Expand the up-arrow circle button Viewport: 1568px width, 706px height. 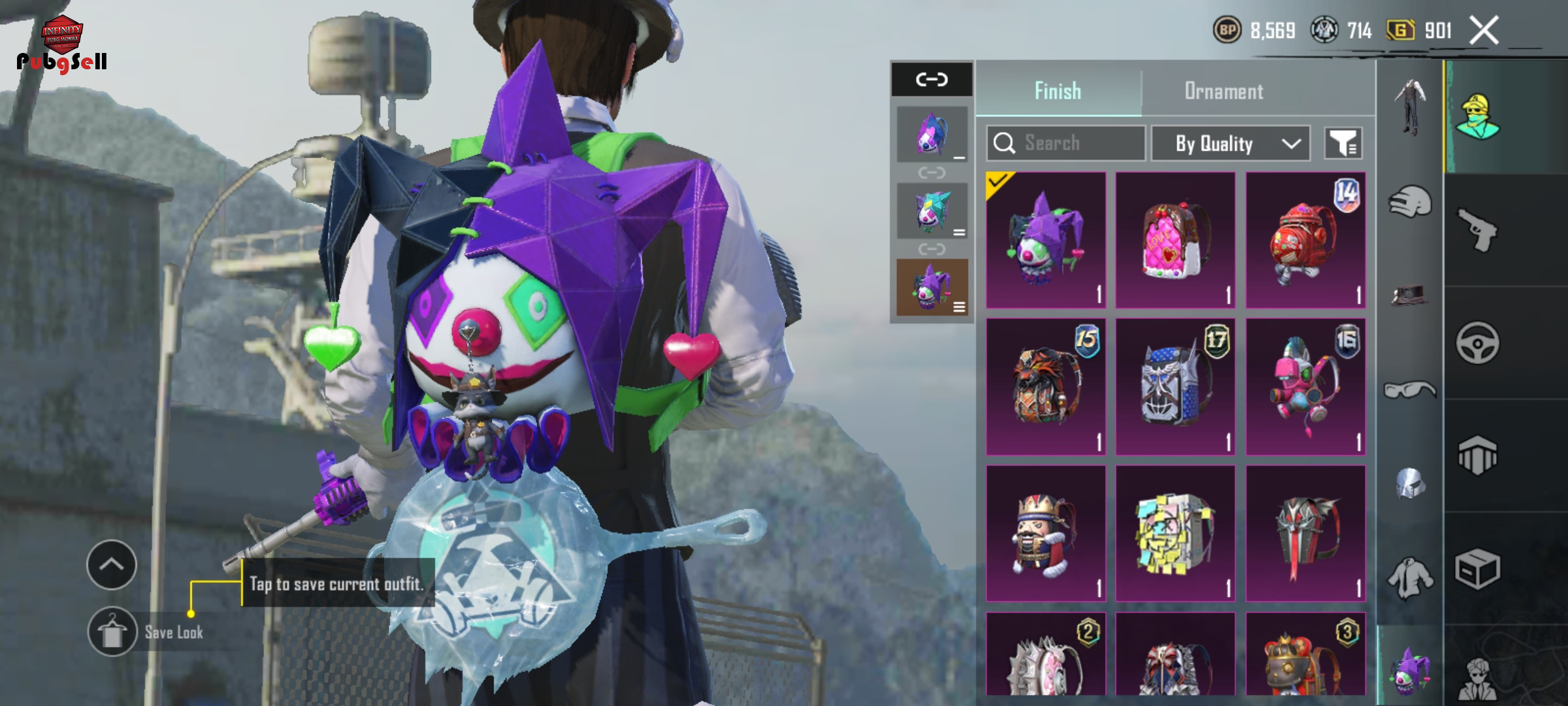(111, 564)
